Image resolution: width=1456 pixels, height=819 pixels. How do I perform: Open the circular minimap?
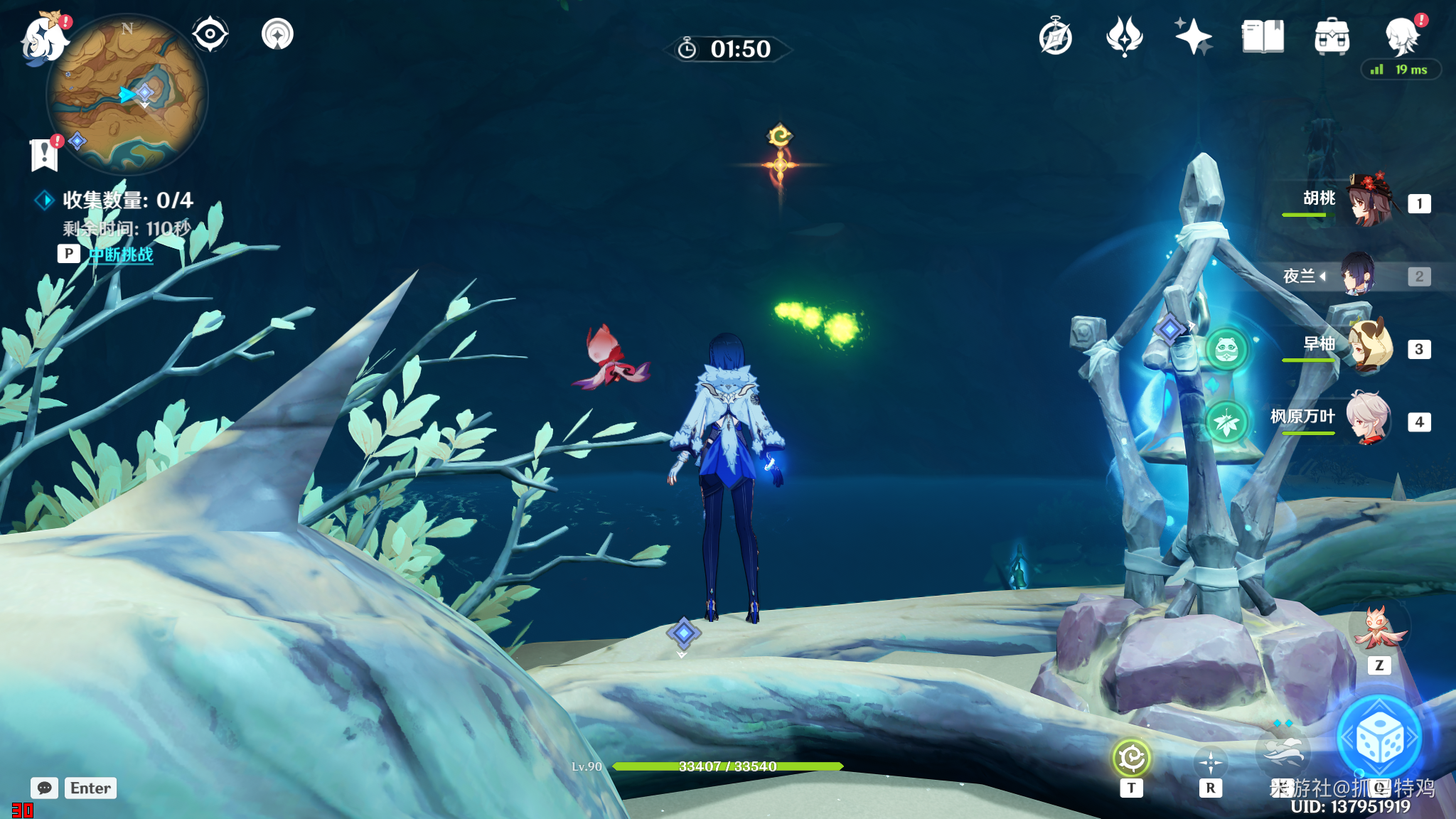tap(127, 95)
